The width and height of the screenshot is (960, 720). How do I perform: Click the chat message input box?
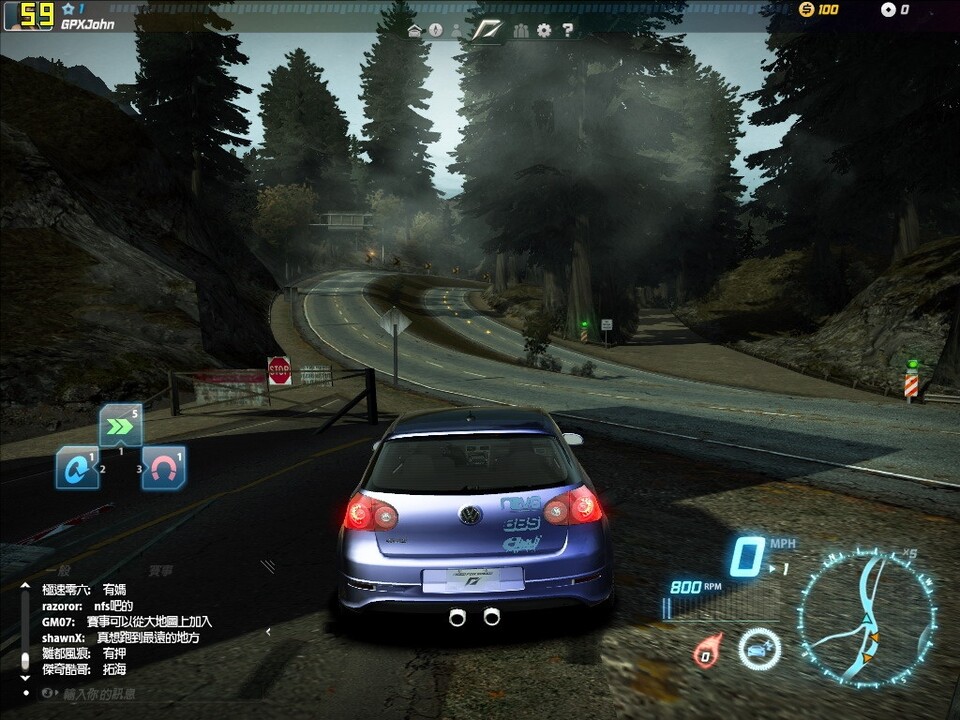point(100,693)
